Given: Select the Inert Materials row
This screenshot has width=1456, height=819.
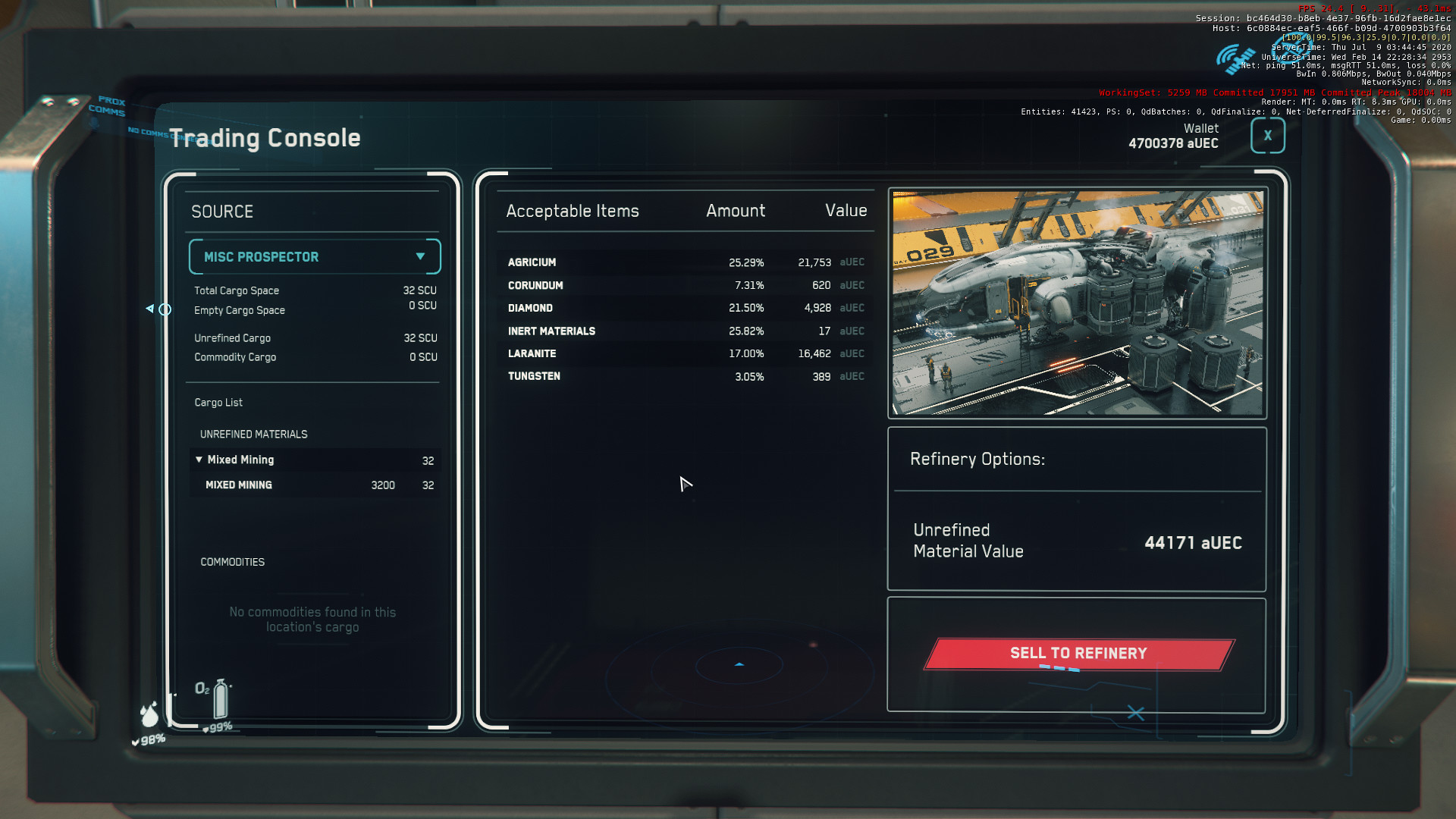Looking at the screenshot, I should pos(686,331).
